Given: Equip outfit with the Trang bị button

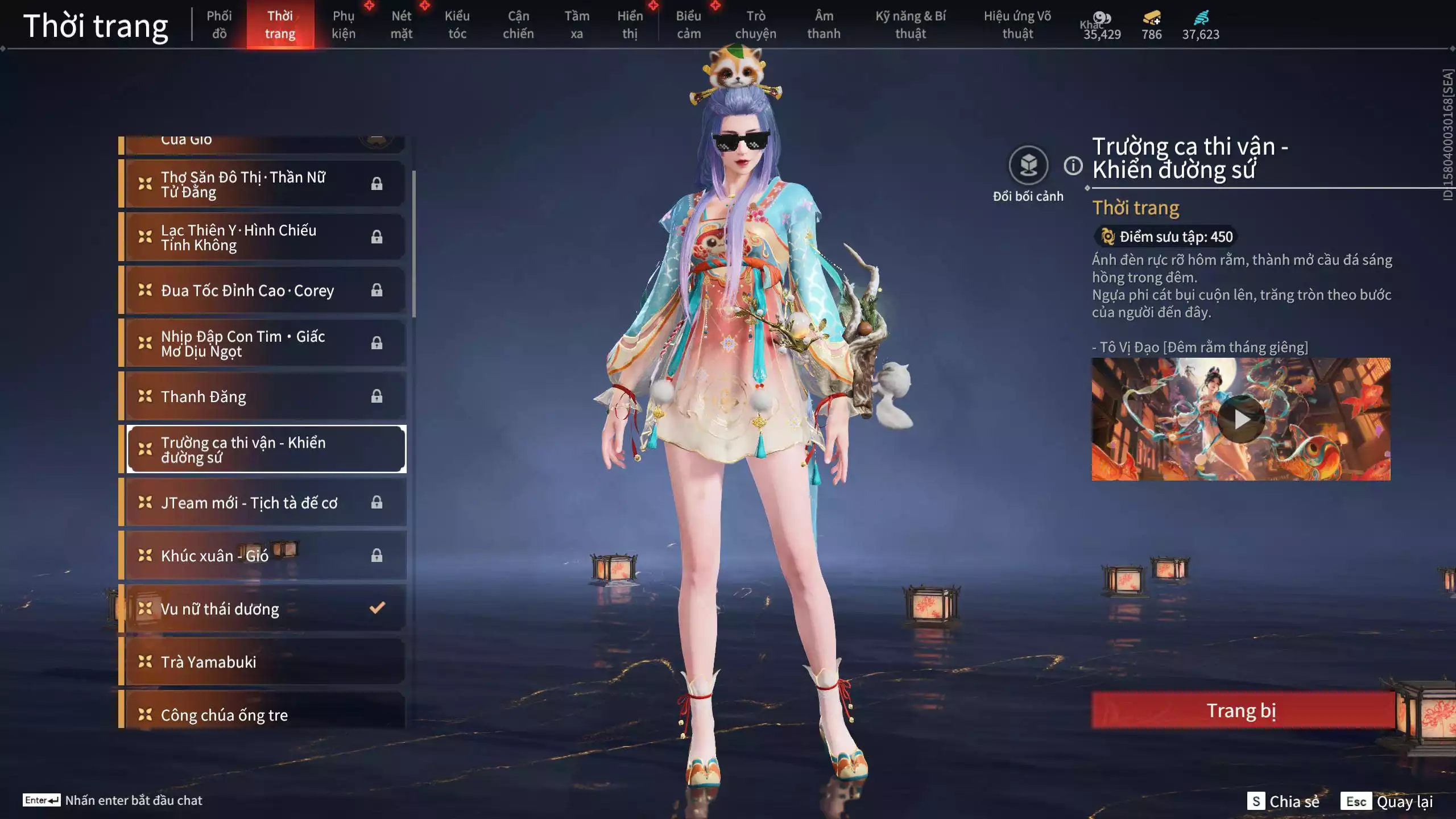Looking at the screenshot, I should pyautogui.click(x=1242, y=710).
